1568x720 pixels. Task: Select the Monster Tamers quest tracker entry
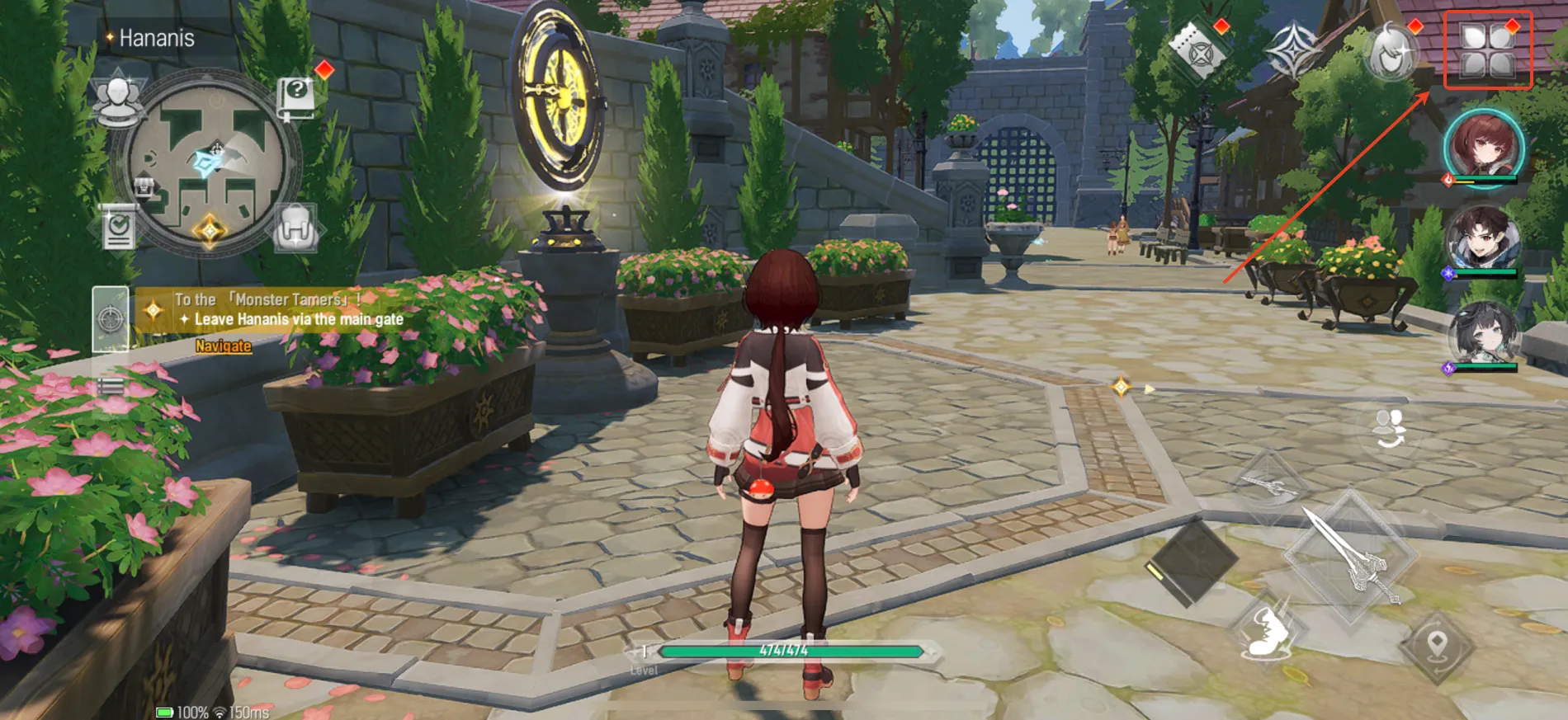(x=281, y=309)
